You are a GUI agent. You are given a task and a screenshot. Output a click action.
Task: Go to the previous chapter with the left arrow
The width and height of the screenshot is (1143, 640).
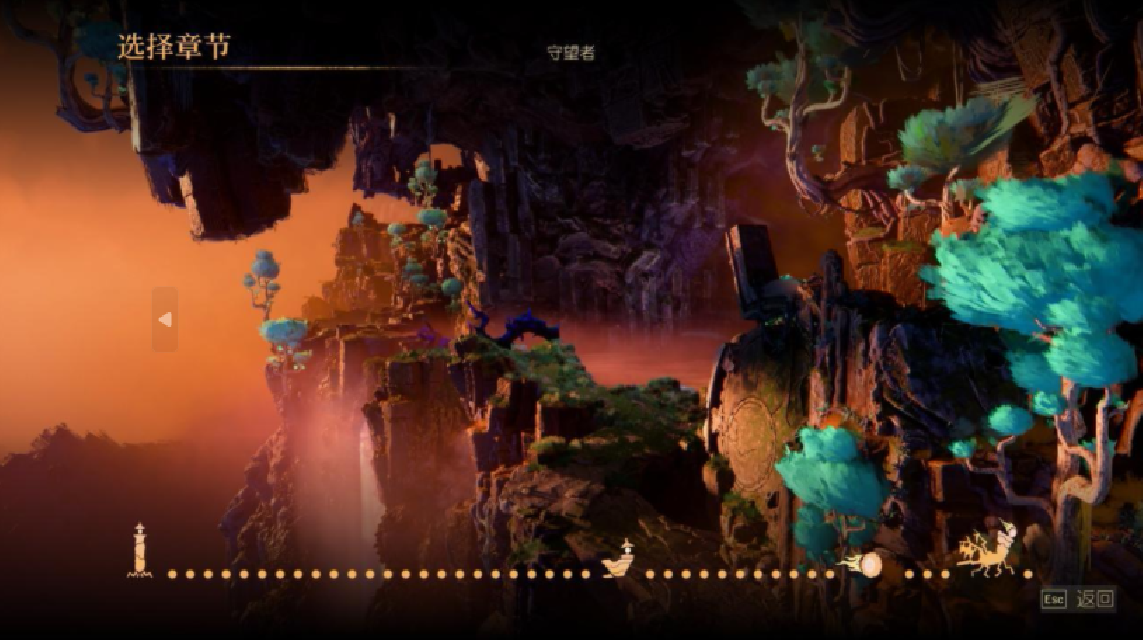coord(165,319)
